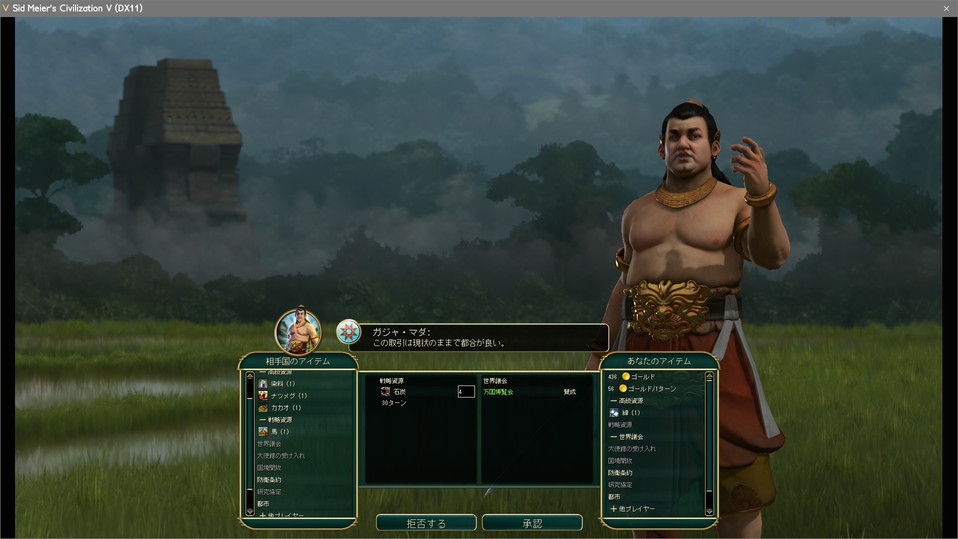The image size is (958, 539).
Task: Accept the deal with 承認 button
Action: 532,523
